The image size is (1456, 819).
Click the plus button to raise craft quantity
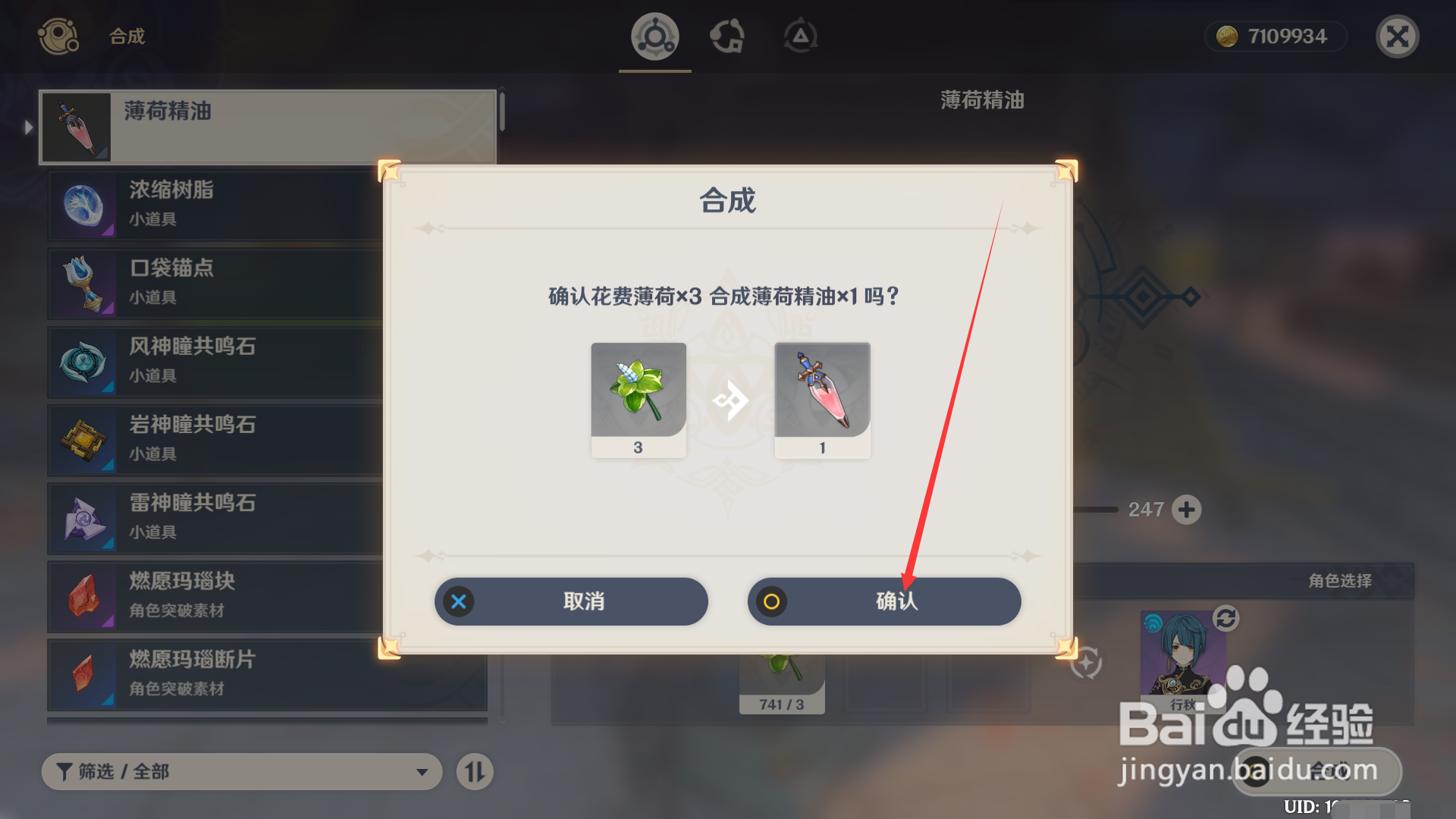pos(1188,510)
